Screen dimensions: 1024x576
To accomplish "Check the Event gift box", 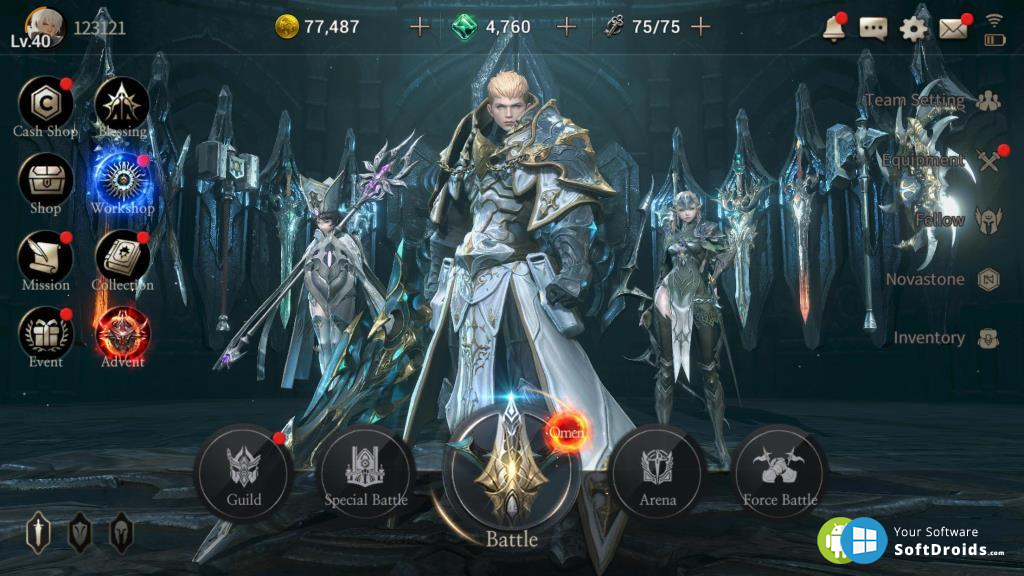I will pos(45,334).
